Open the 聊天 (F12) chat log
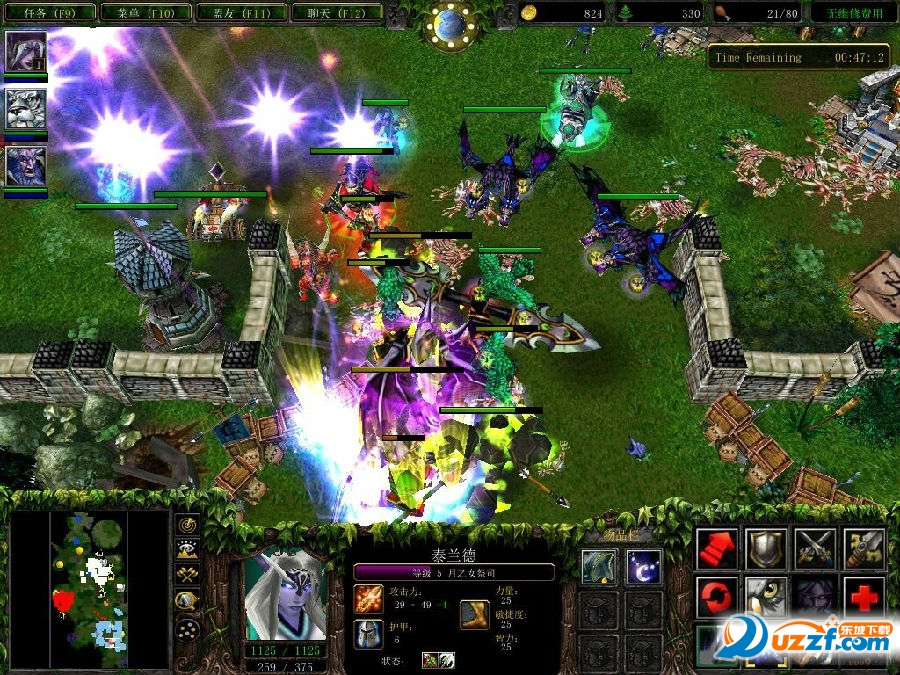900x675 pixels. [330, 13]
